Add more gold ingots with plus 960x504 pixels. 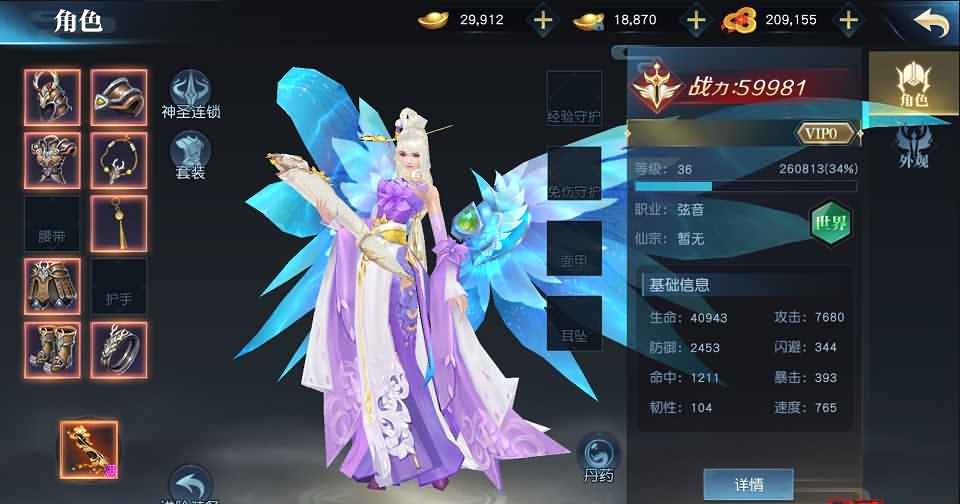pyautogui.click(x=542, y=19)
